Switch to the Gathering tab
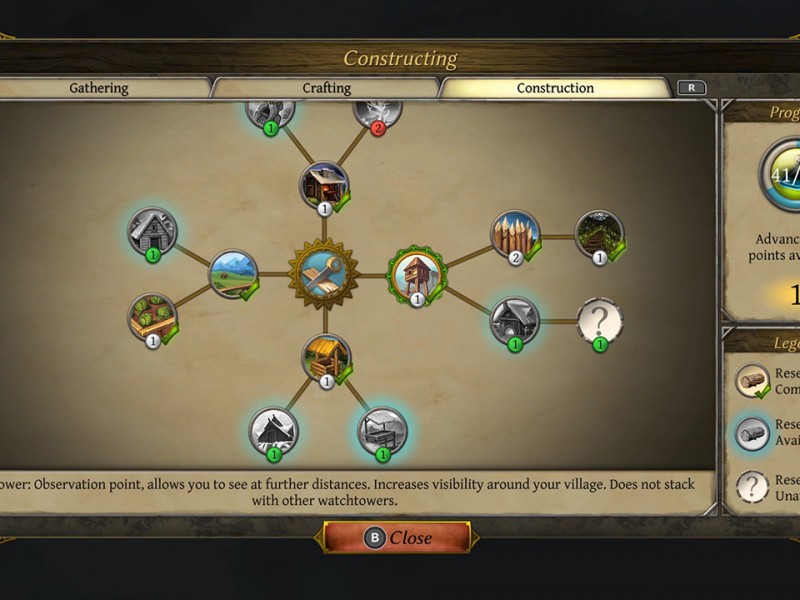The image size is (800, 600). (99, 88)
